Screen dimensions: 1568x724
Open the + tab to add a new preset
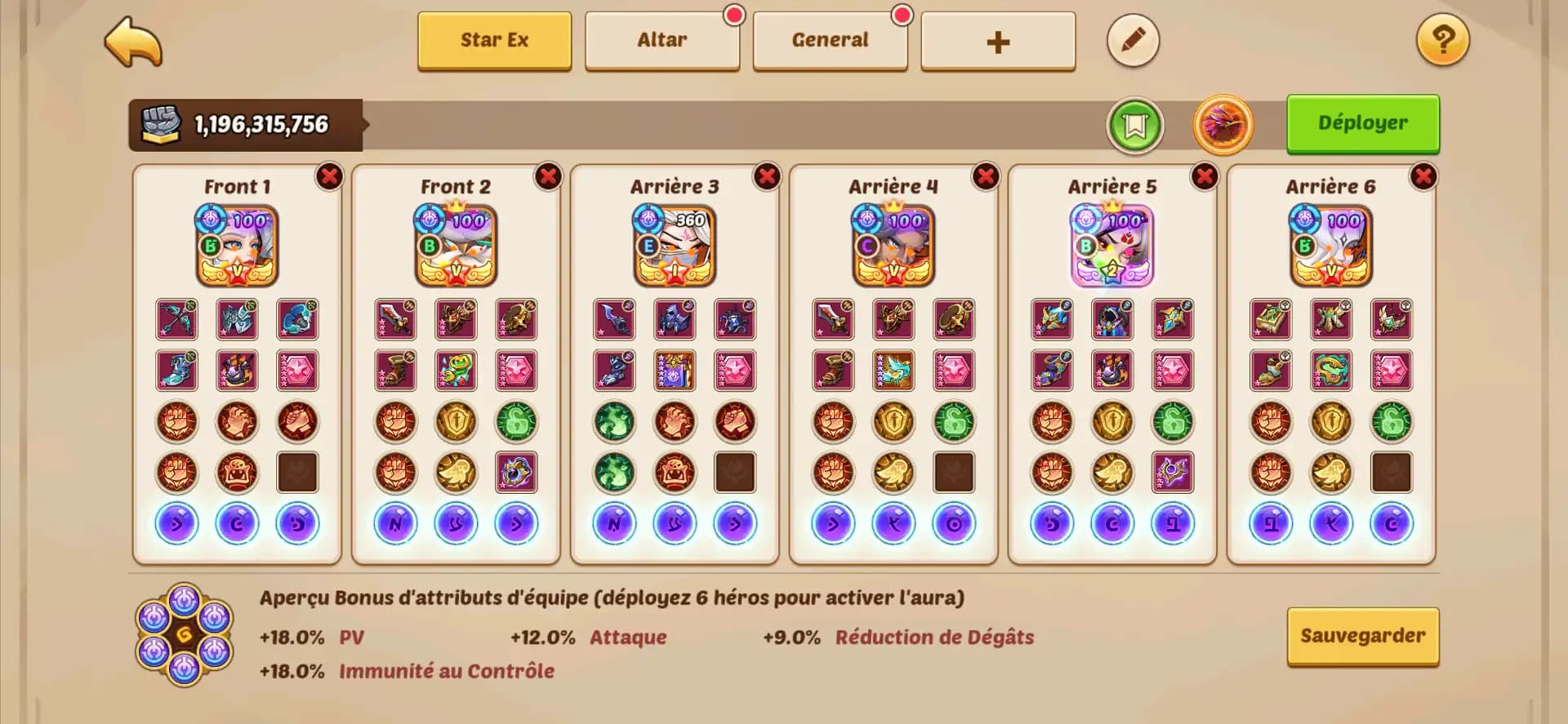pyautogui.click(x=998, y=40)
